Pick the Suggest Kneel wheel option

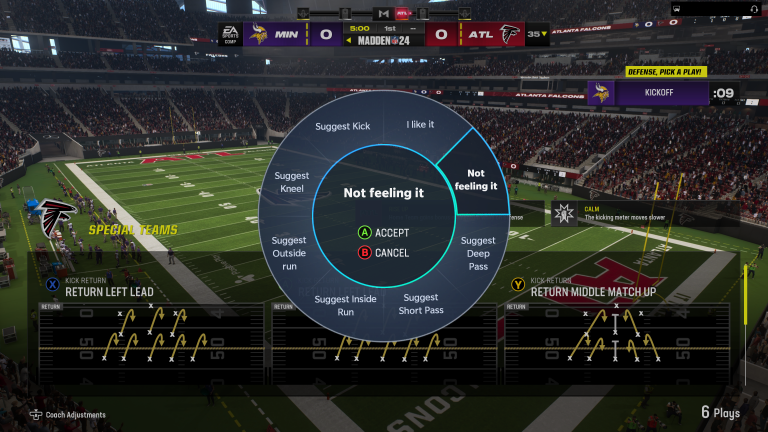[x=291, y=182]
